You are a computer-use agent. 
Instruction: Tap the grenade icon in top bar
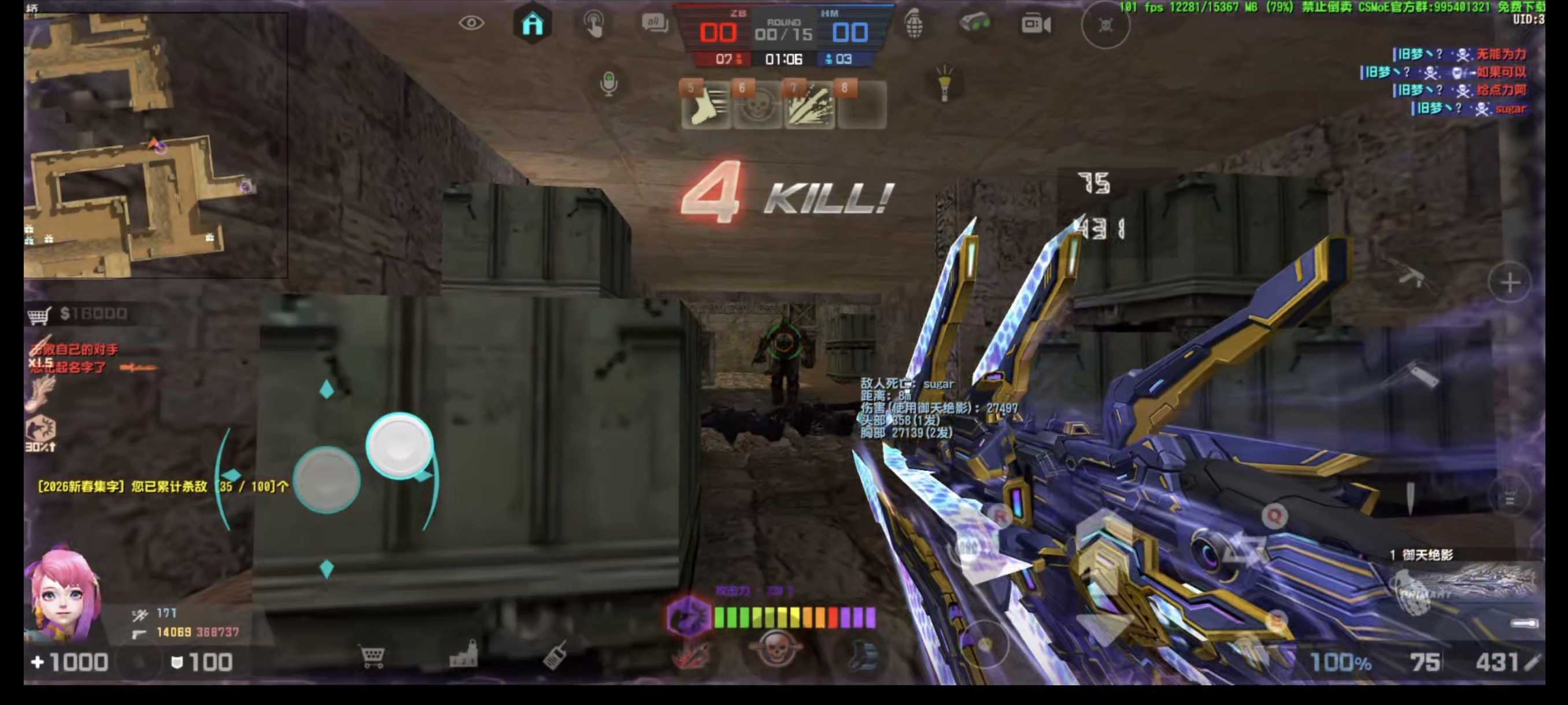point(914,24)
